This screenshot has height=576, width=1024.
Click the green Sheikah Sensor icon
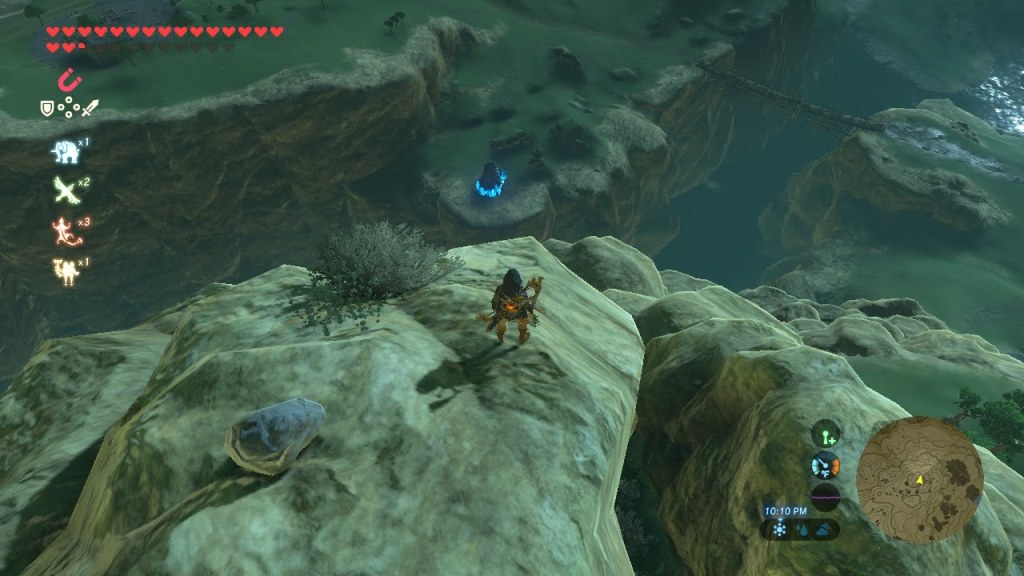(825, 435)
